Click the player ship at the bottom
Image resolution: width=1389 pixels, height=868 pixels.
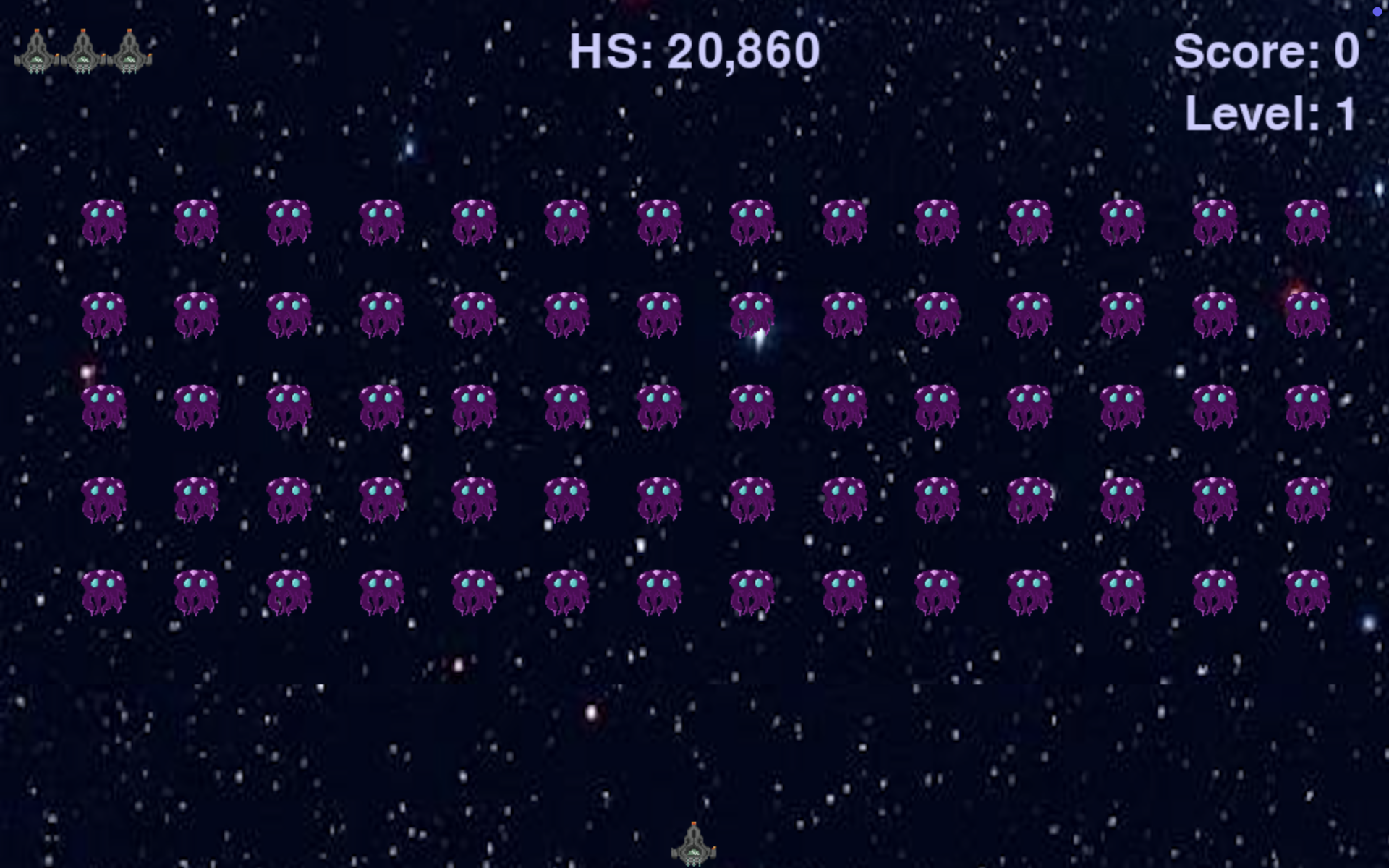click(x=693, y=843)
